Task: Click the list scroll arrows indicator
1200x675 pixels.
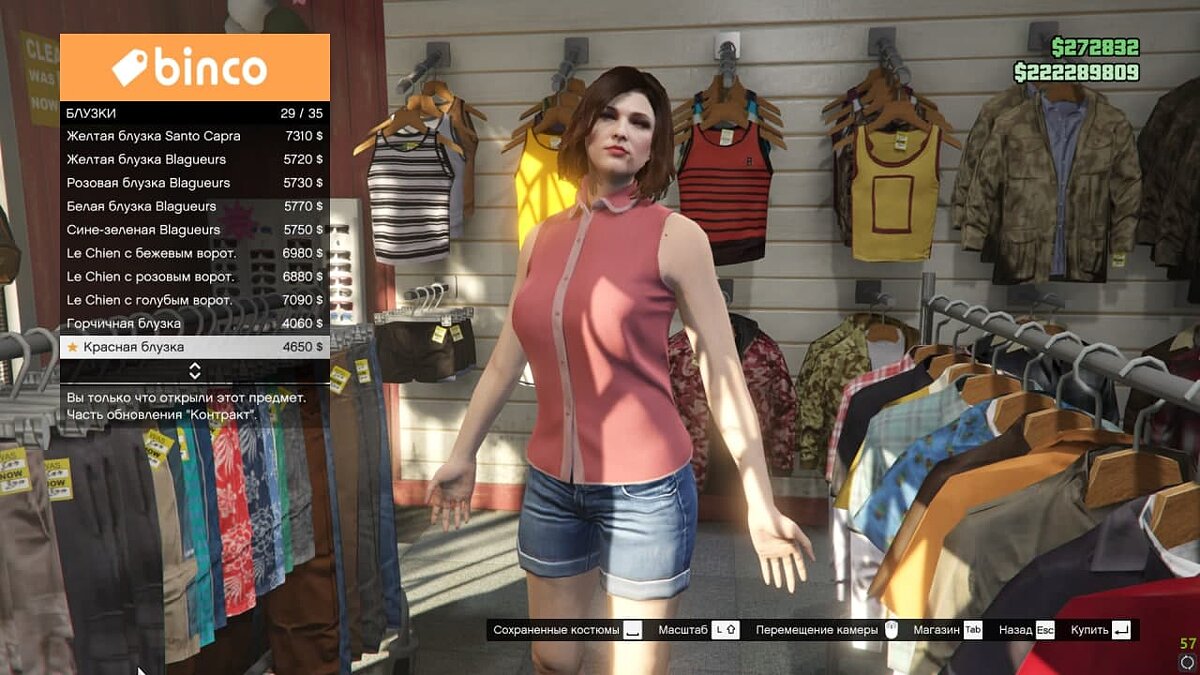Action: pyautogui.click(x=195, y=371)
